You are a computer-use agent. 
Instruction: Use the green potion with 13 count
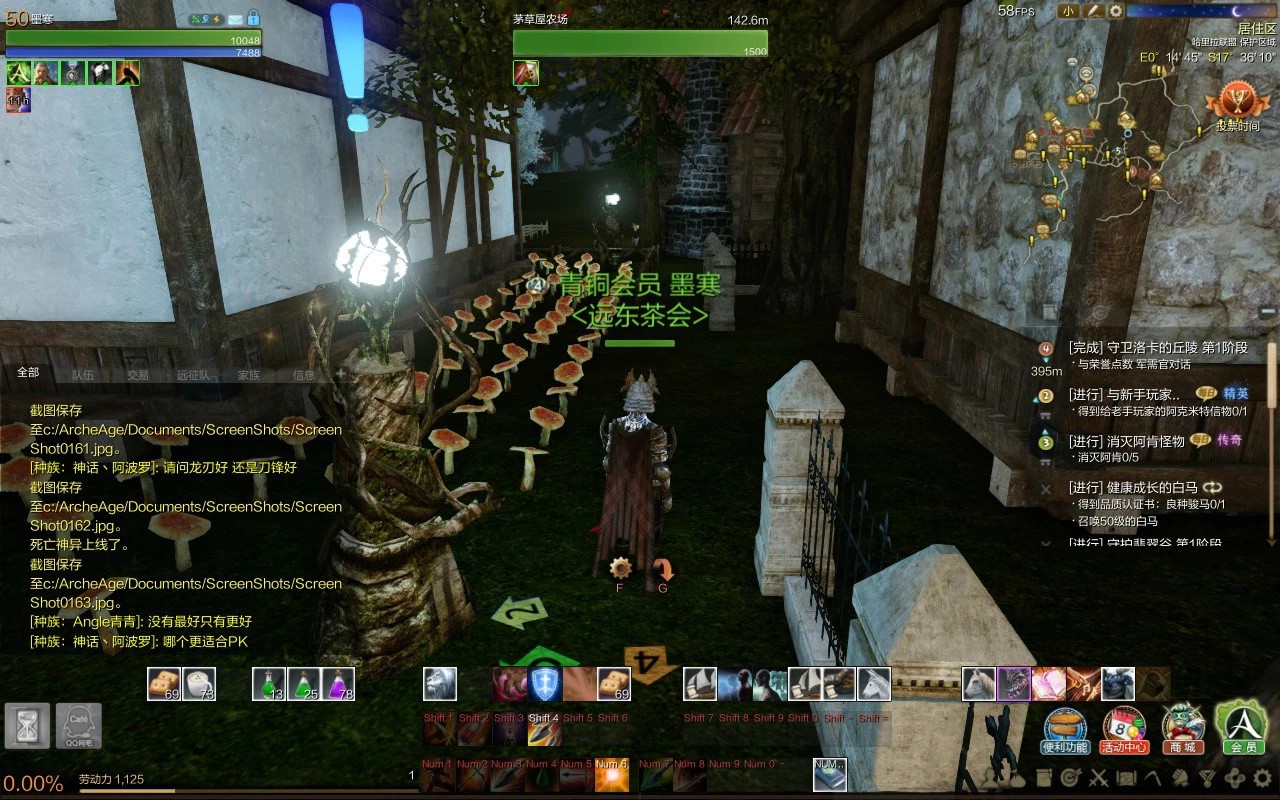[269, 684]
